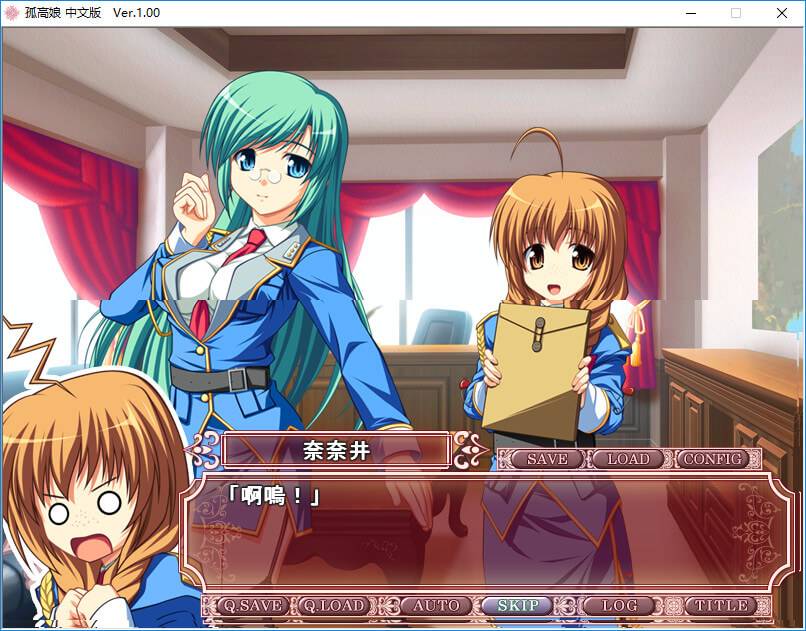806x631 pixels.
Task: Toggle AUTO text advance mode
Action: 437,605
